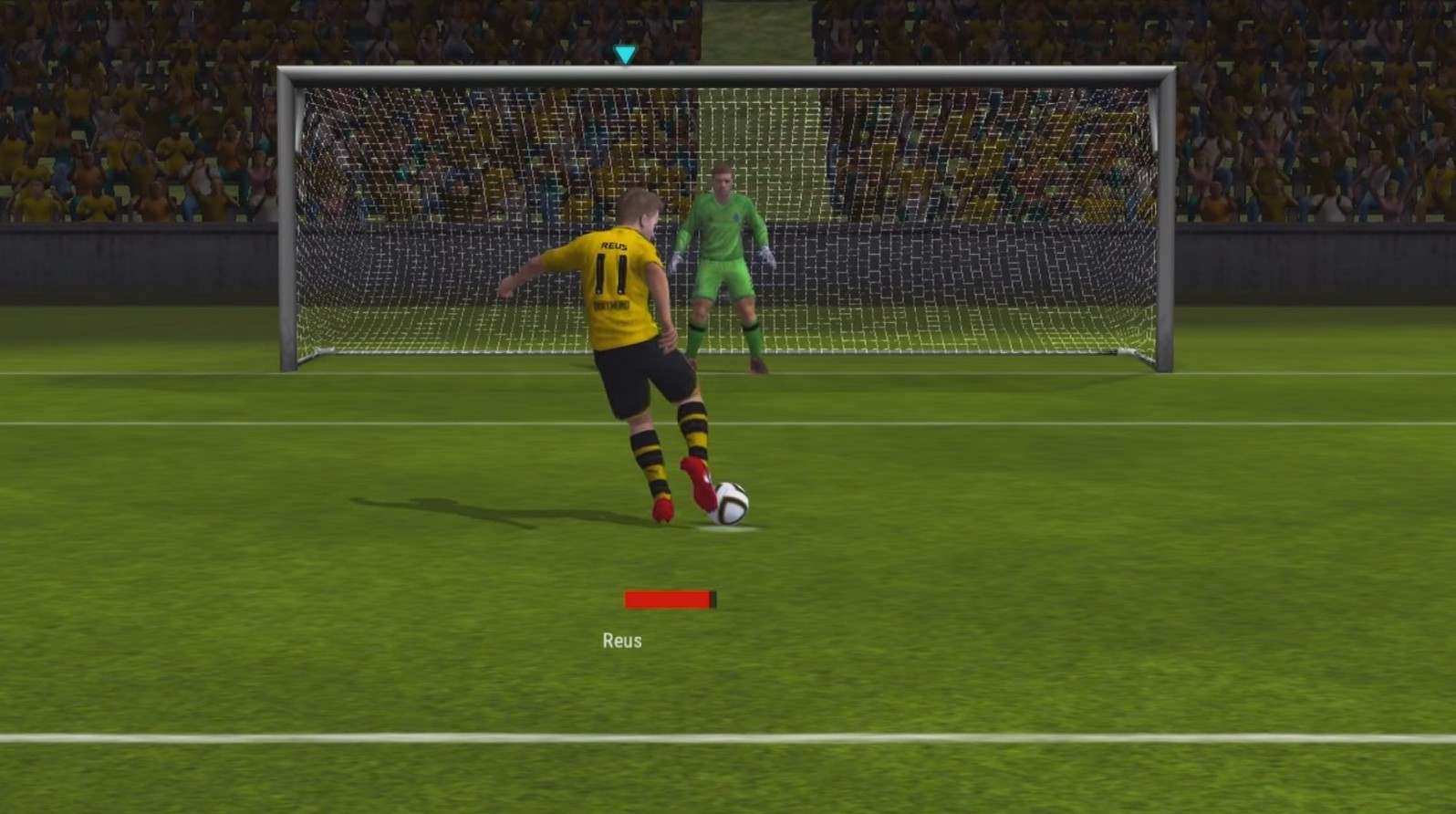
Task: Click the dark tip of the power meter
Action: [714, 600]
